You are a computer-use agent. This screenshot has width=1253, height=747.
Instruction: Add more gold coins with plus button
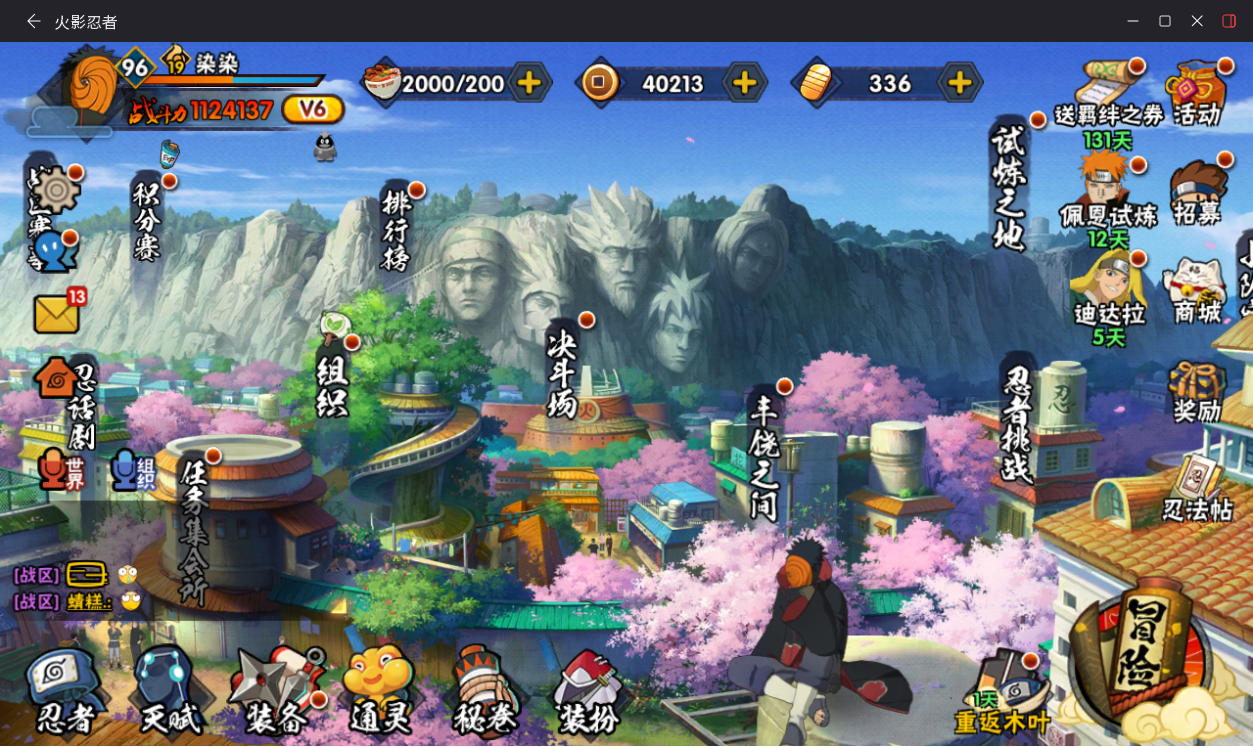click(x=744, y=83)
